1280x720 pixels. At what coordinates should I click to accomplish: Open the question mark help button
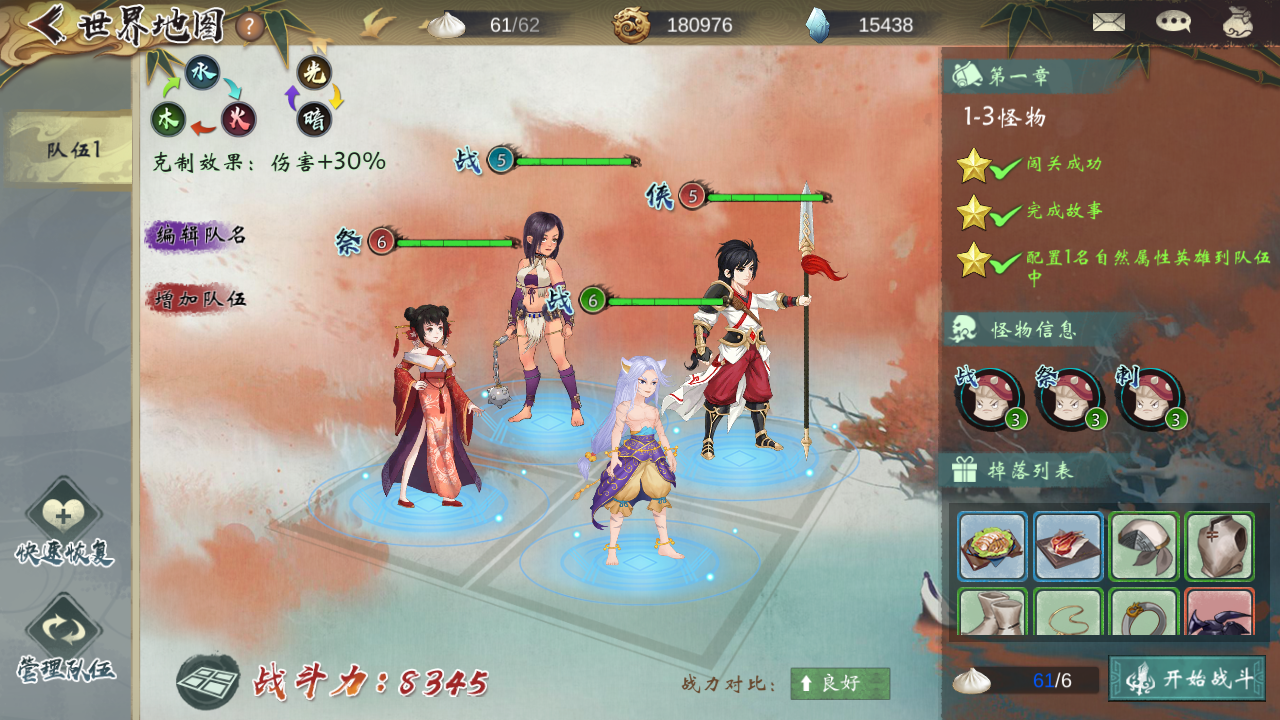click(250, 26)
